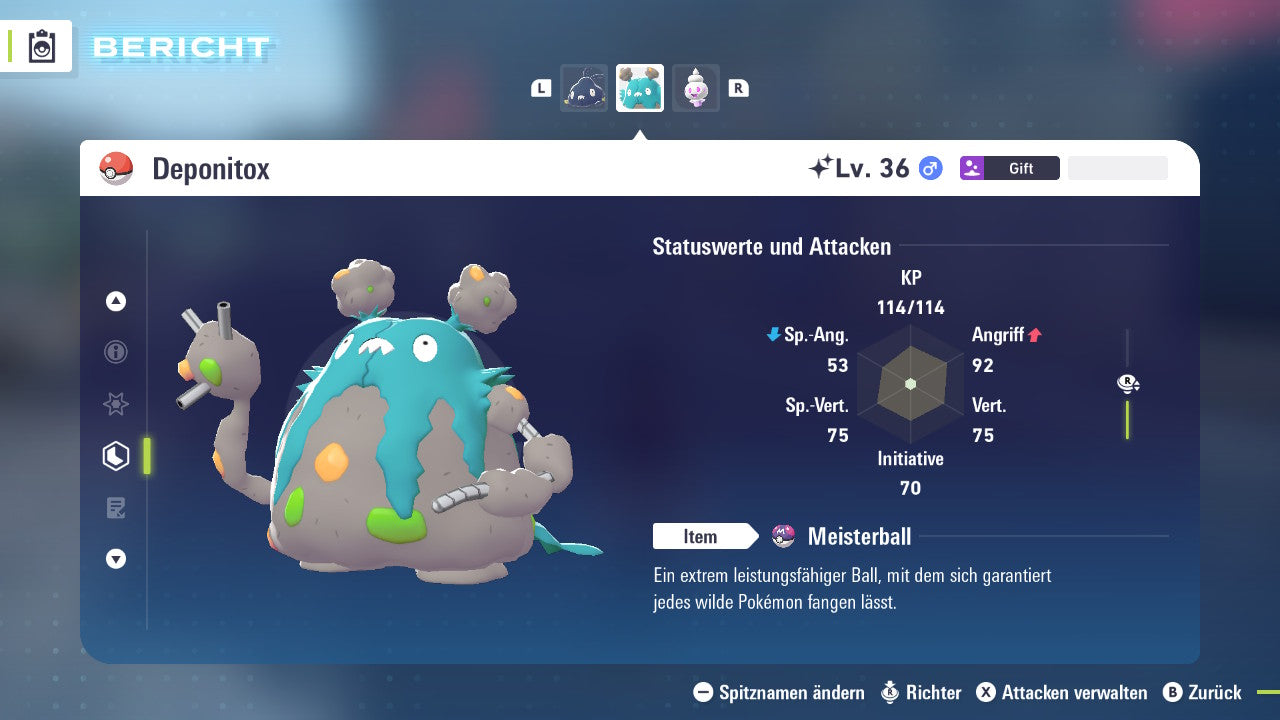Click the L shoulder button indicator
The width and height of the screenshot is (1280, 720).
point(541,88)
